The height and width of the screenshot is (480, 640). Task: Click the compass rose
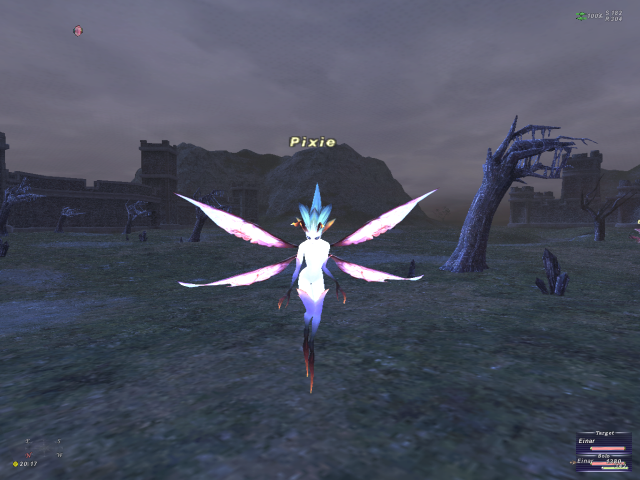pos(43,447)
